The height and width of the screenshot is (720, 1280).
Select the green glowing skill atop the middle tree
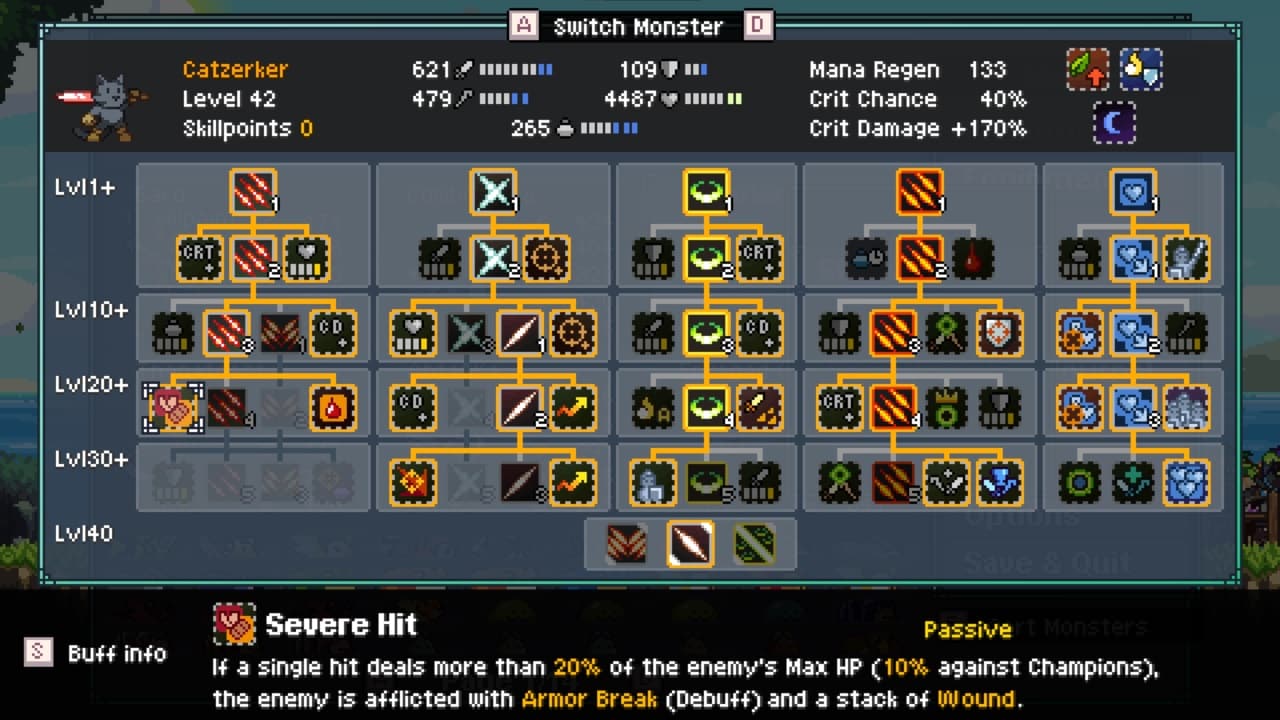click(x=706, y=192)
